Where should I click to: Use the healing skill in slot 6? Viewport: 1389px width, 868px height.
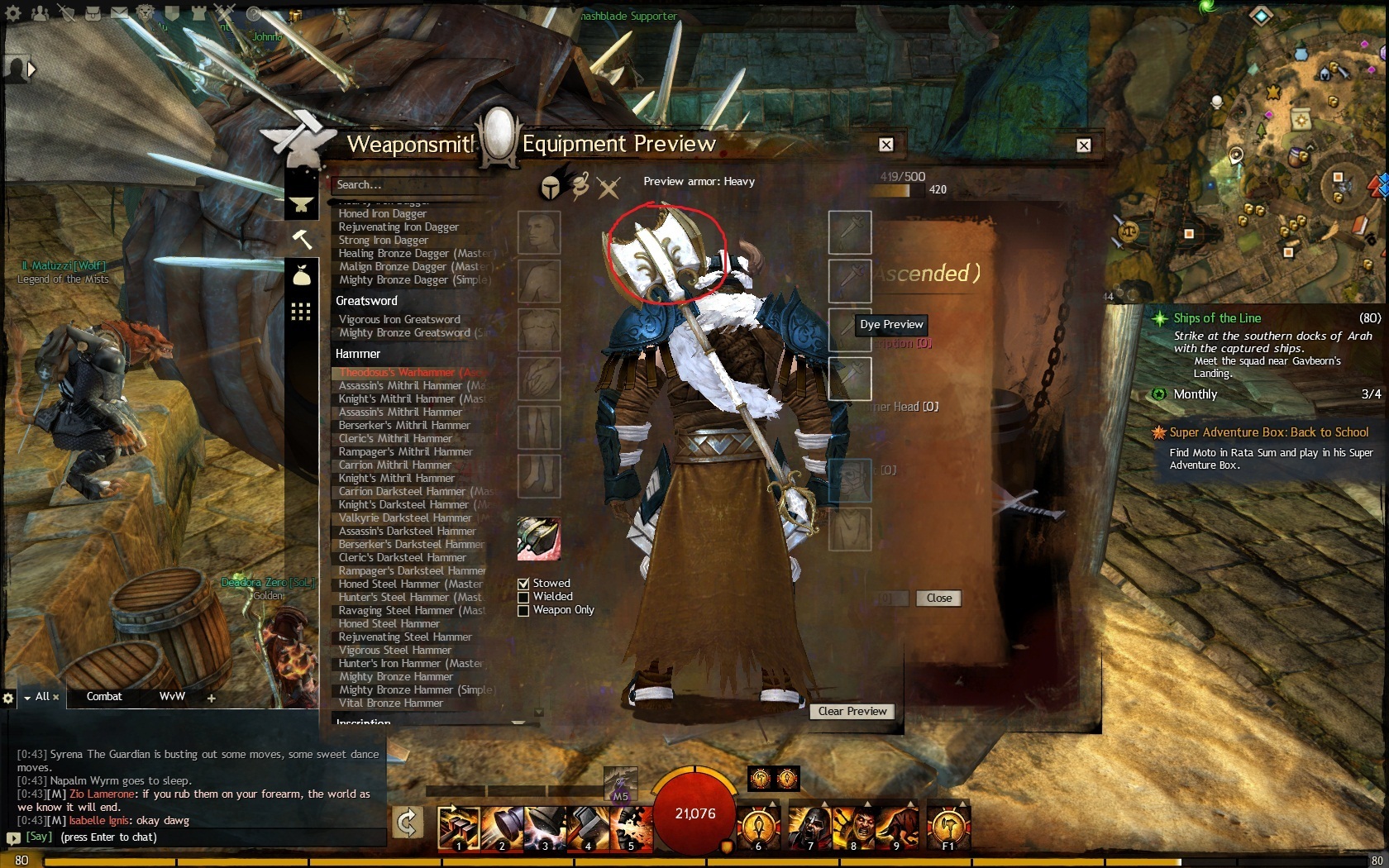(x=758, y=827)
